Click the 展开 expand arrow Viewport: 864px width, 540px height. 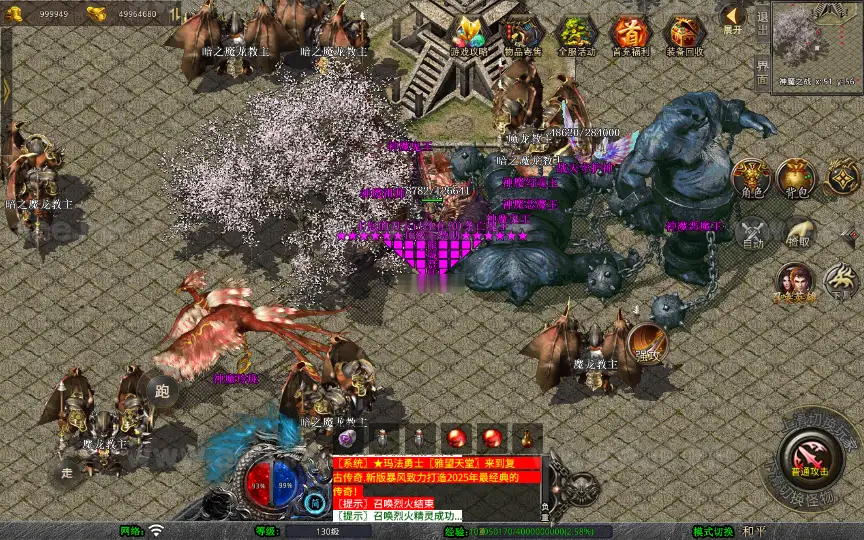733,19
